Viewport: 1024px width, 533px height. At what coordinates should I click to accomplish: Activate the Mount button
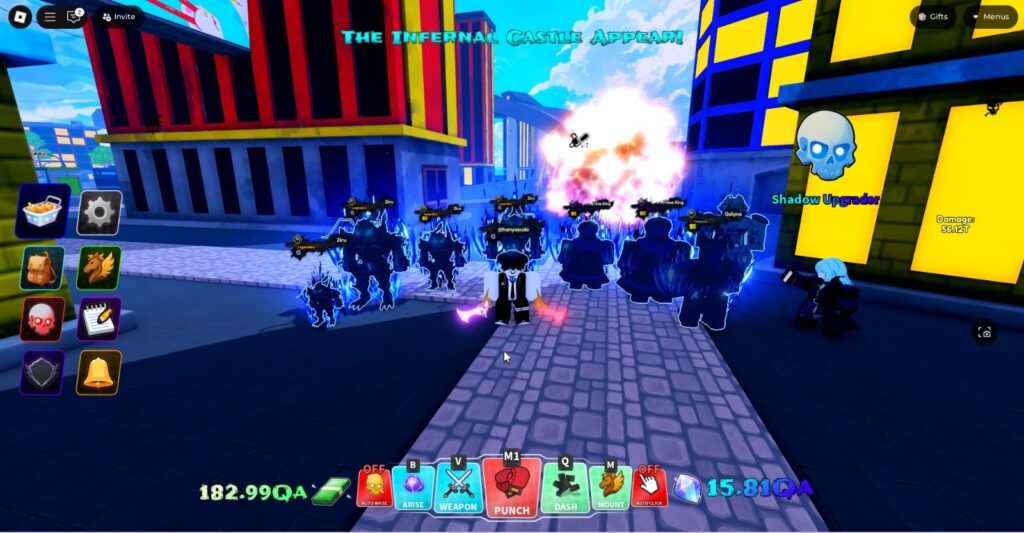[610, 488]
